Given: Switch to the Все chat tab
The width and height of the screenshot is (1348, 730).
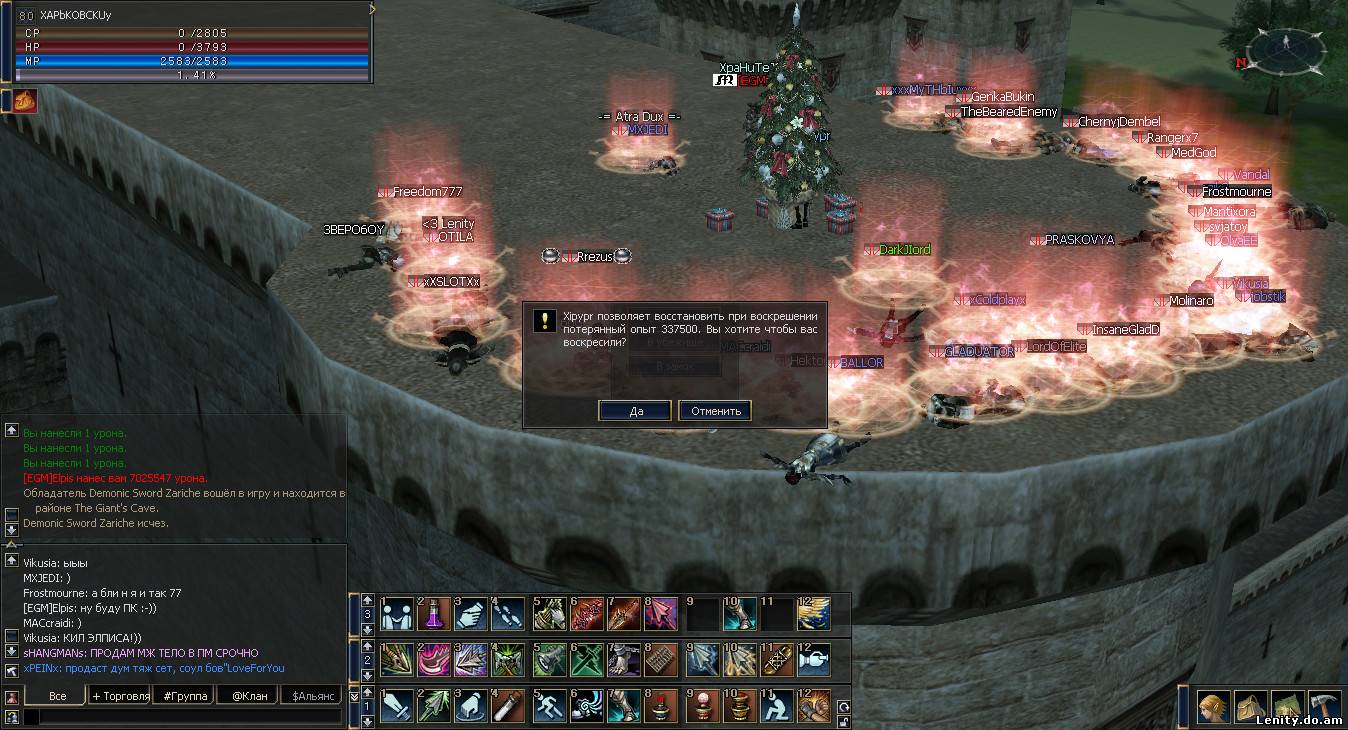Looking at the screenshot, I should 56,695.
